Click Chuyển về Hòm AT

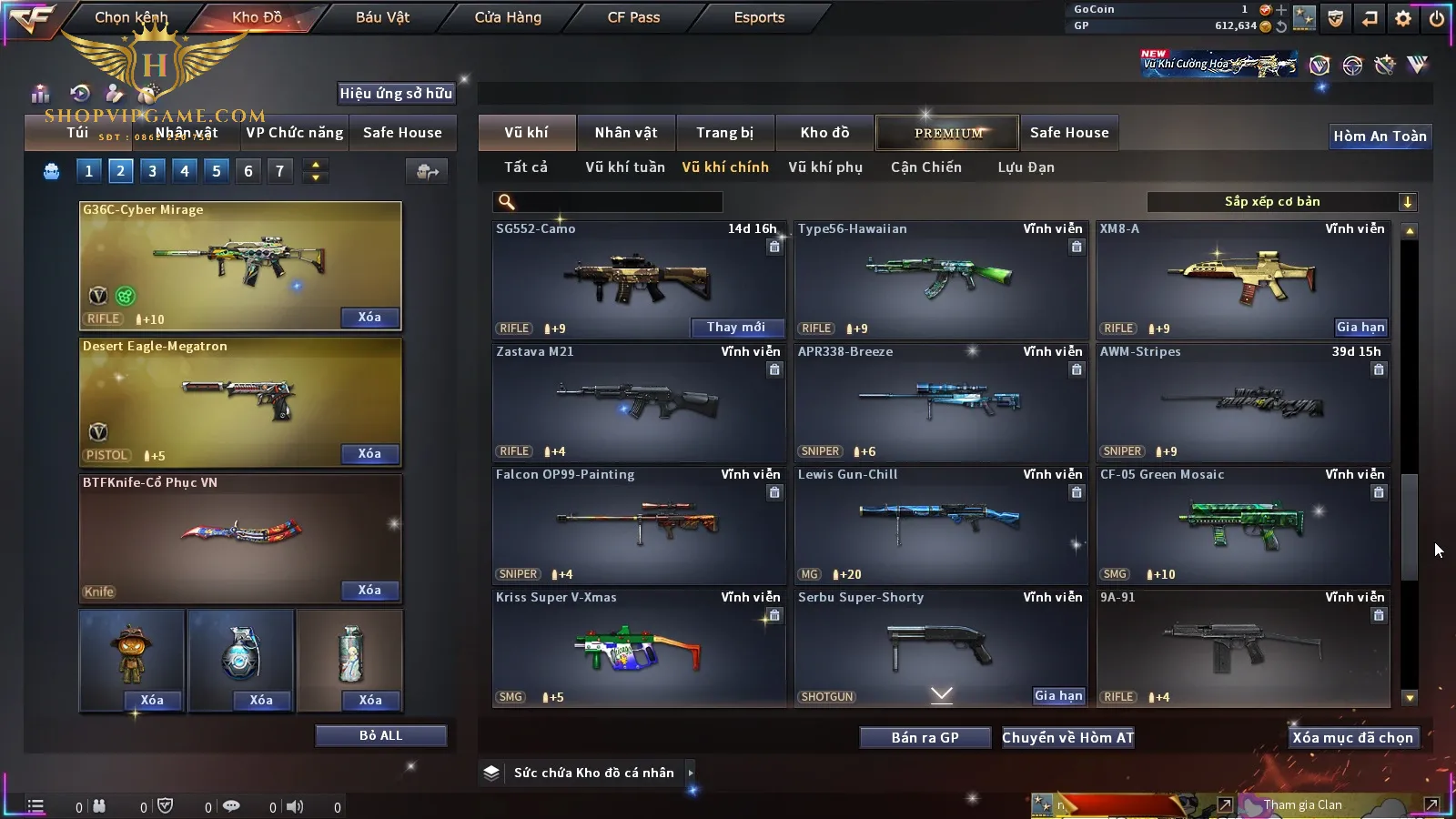click(x=1068, y=738)
